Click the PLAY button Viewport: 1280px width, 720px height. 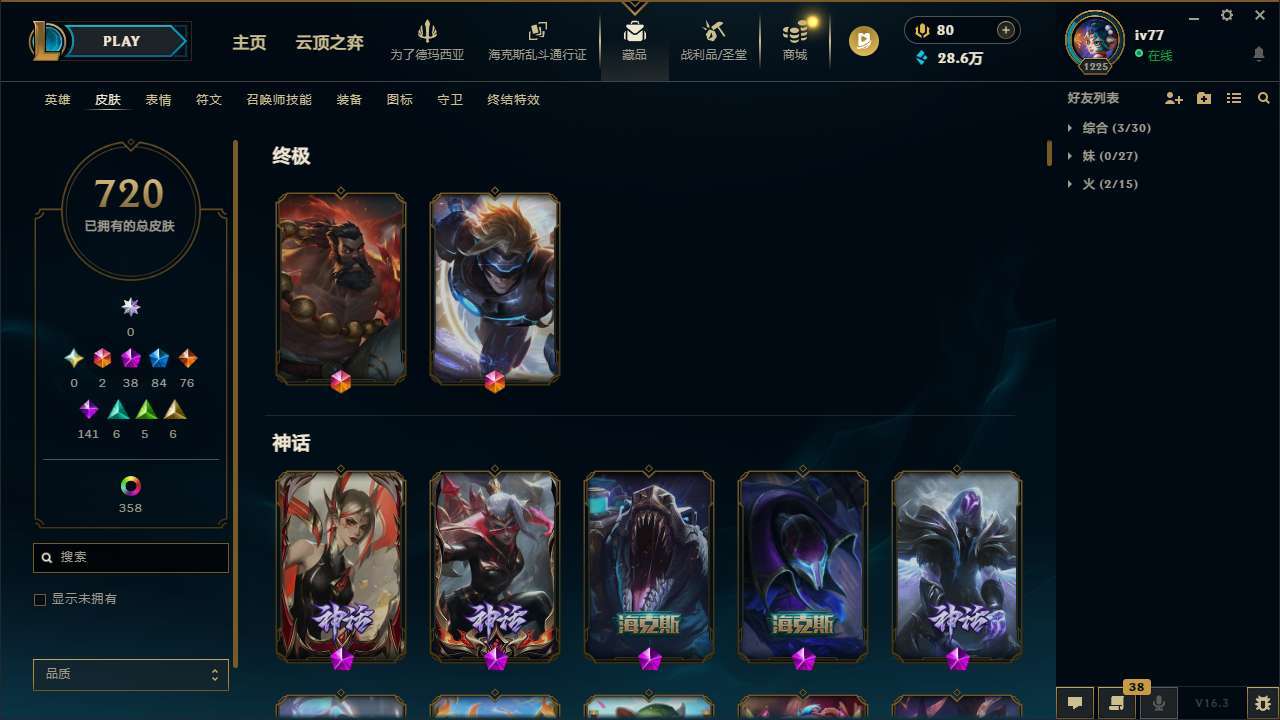121,41
